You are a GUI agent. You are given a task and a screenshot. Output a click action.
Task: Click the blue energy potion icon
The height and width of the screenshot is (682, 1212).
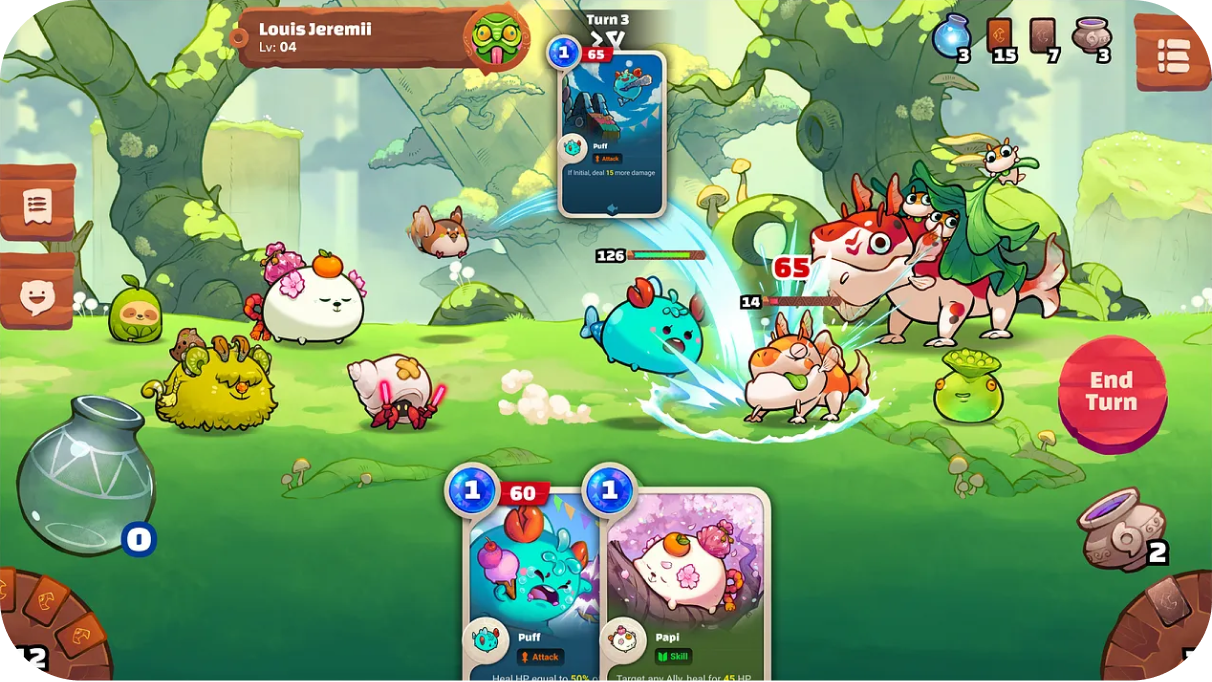click(x=951, y=38)
